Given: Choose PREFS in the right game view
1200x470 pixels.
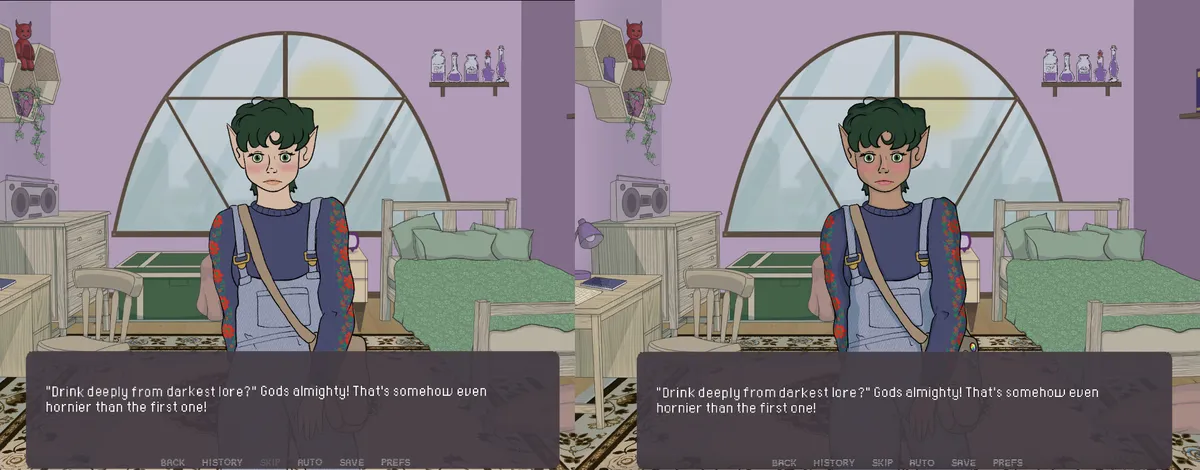Looking at the screenshot, I should click(1007, 463).
